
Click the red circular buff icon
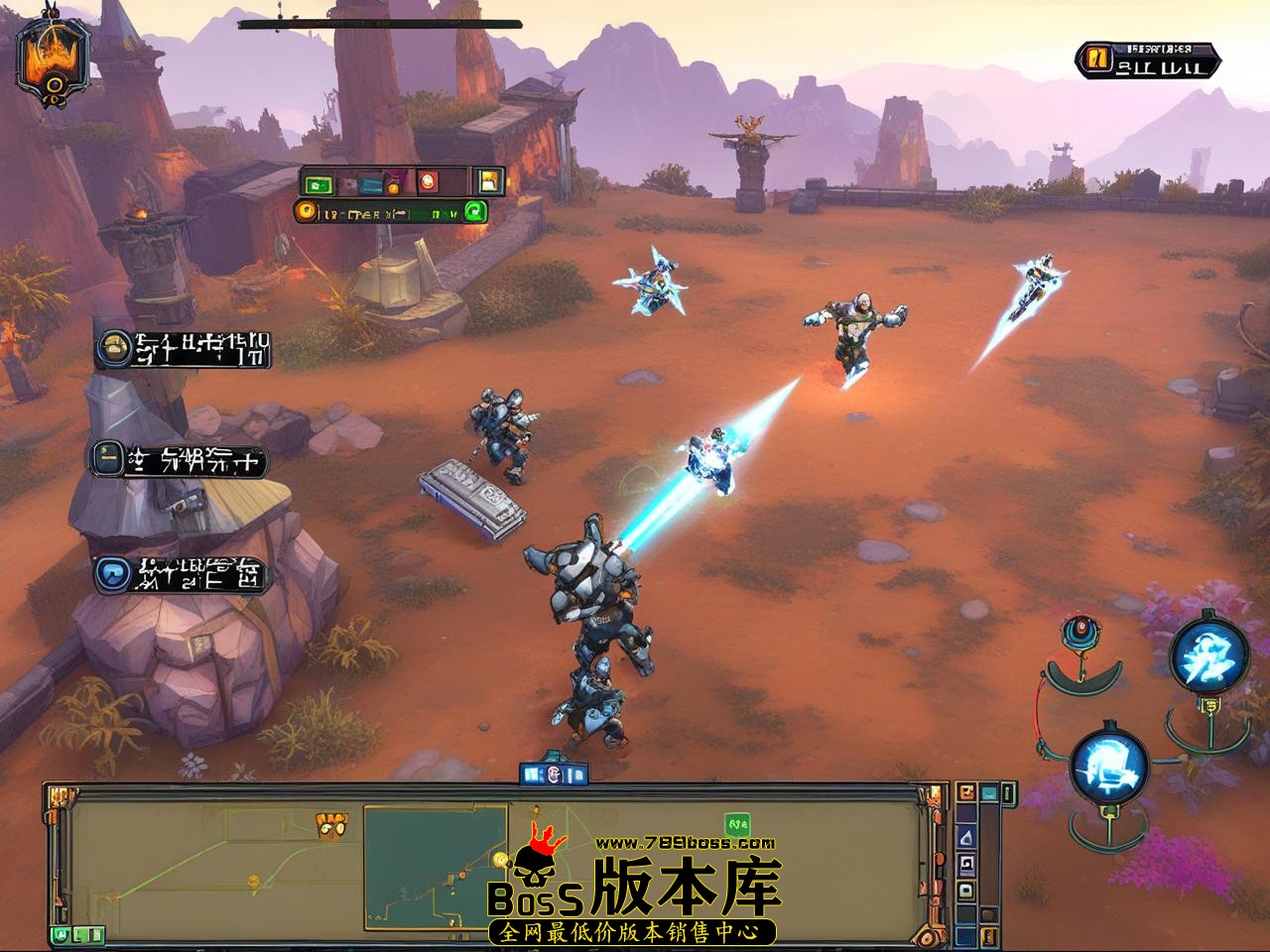tap(429, 181)
